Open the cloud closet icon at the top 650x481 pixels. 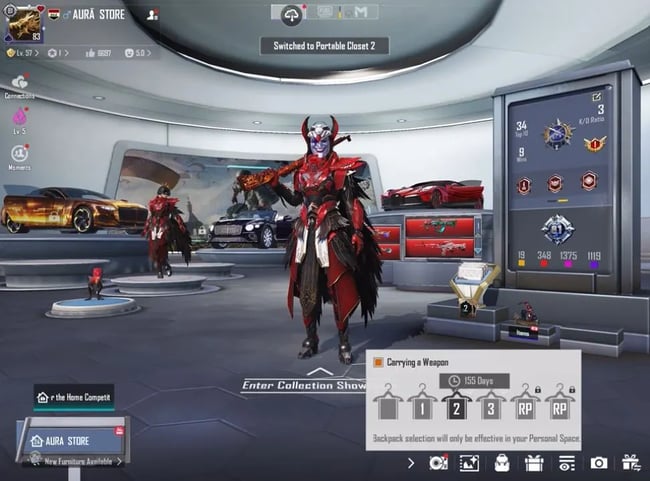pyautogui.click(x=292, y=14)
